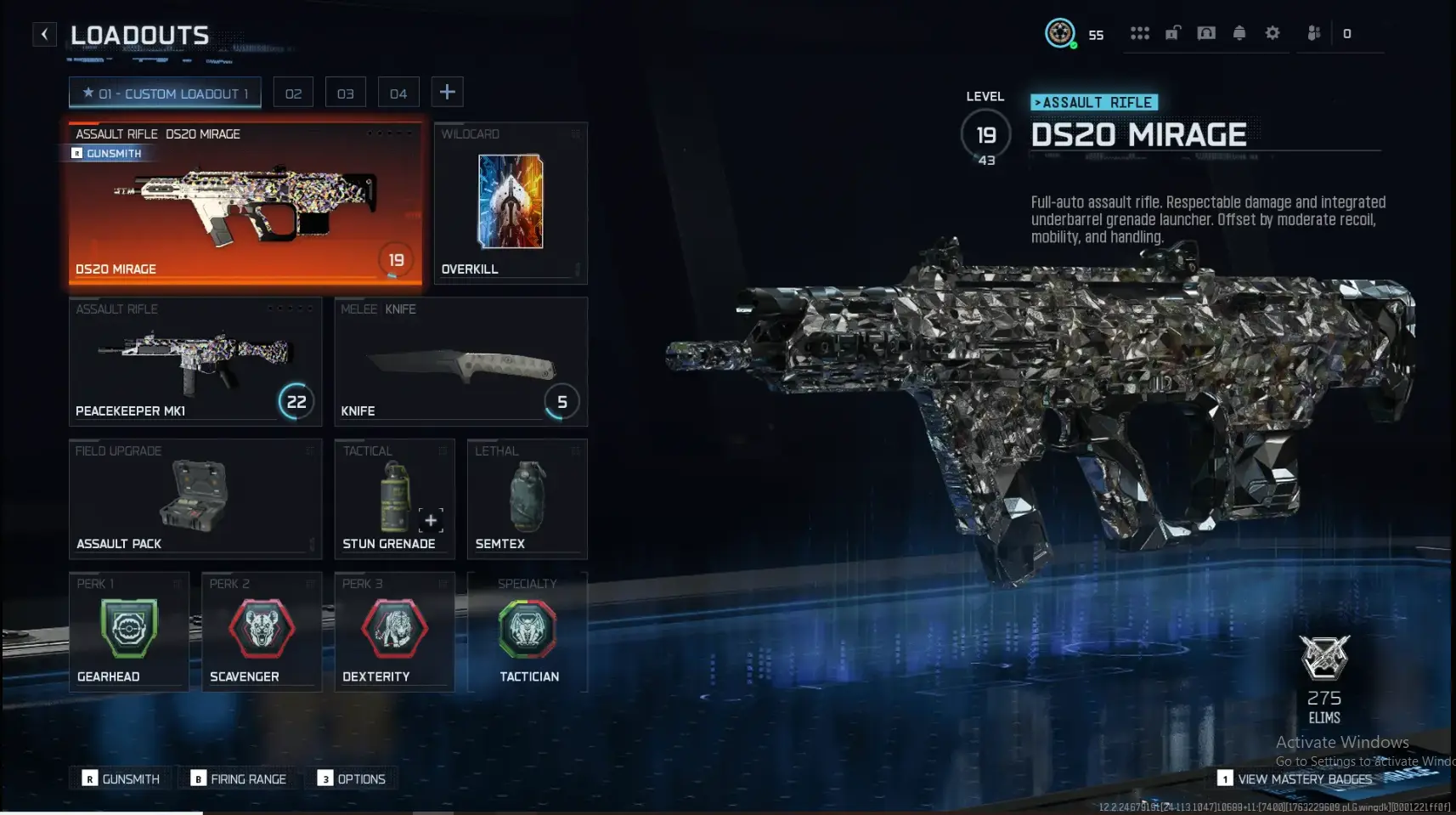1456x815 pixels.
Task: Switch to loadout tab 04
Action: point(398,92)
